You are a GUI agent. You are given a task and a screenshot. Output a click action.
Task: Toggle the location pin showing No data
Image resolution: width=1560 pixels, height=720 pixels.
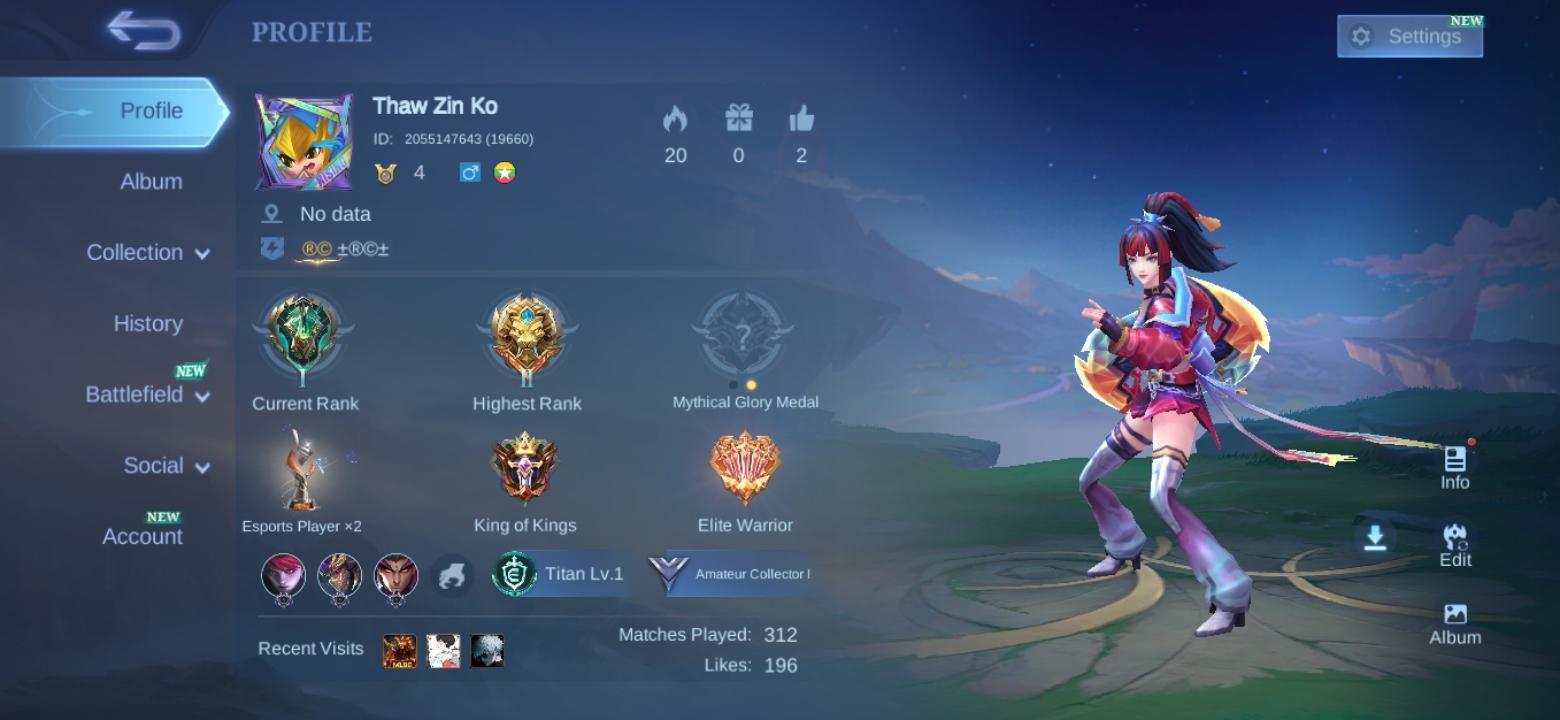[271, 213]
